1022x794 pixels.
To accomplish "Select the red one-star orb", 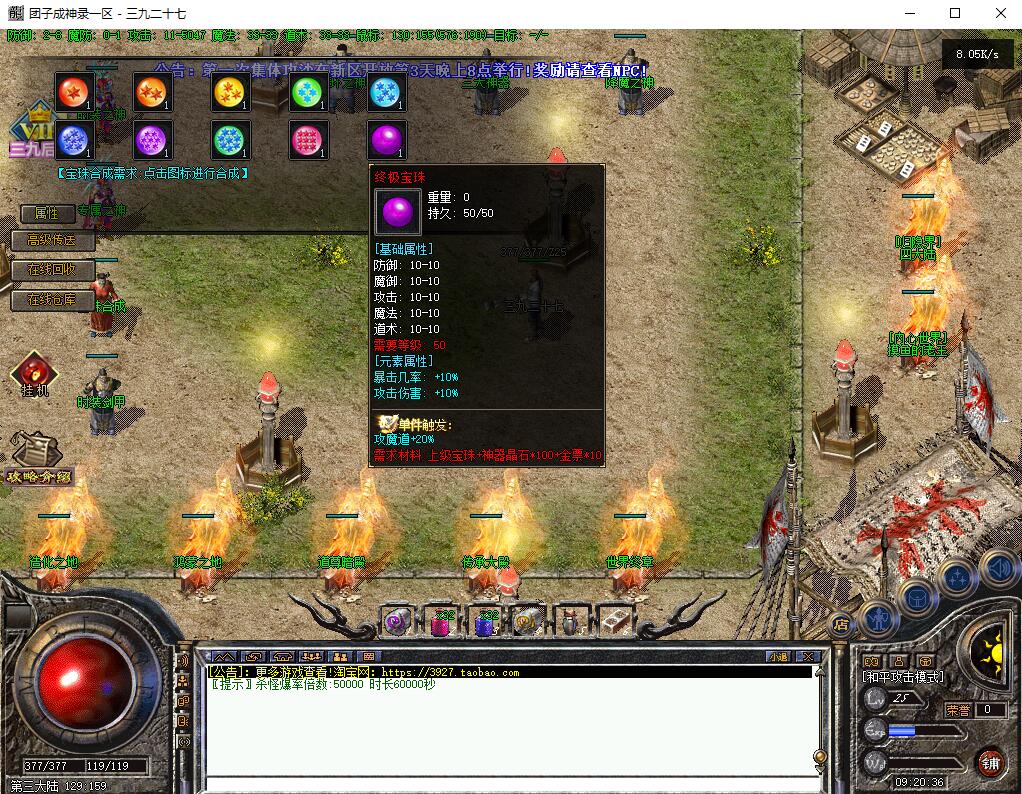I will click(73, 92).
